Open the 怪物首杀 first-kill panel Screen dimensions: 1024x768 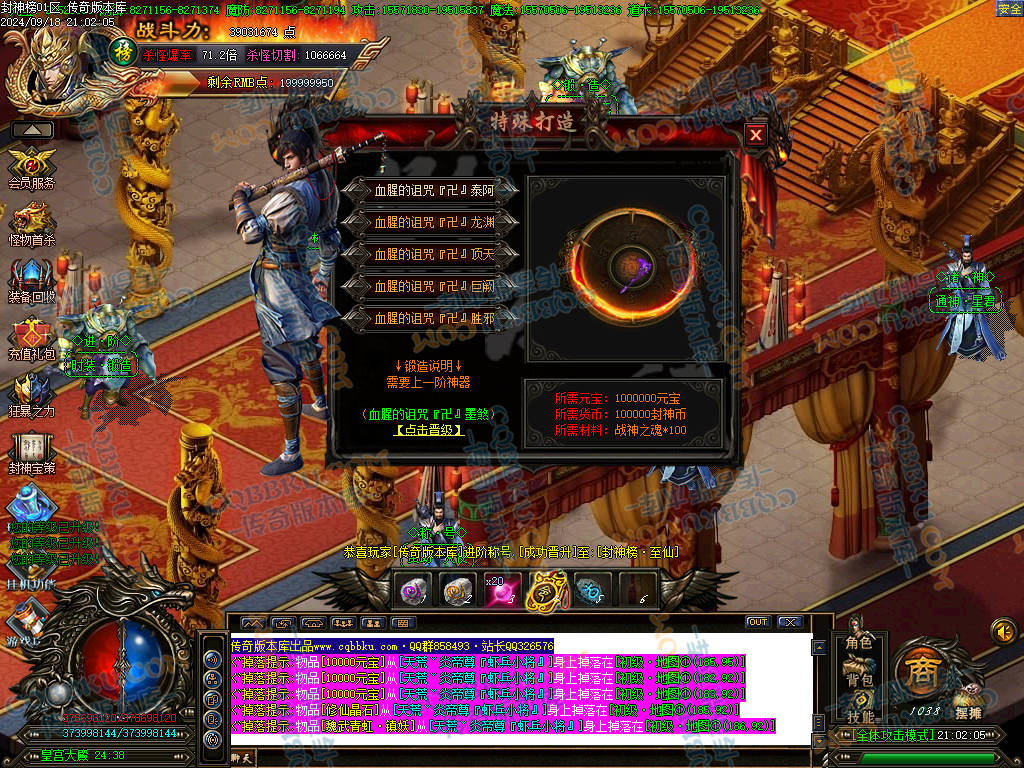click(31, 224)
